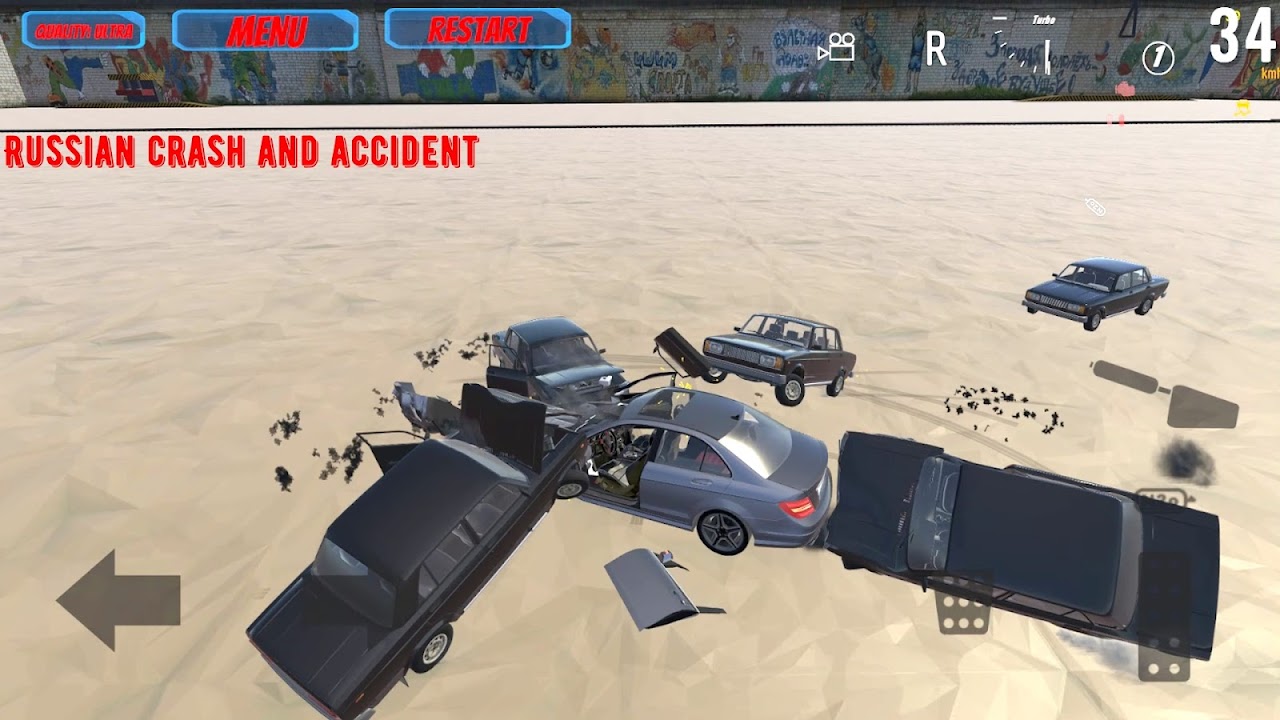Open the red MENU button
Screen dimensions: 1280x720
(x=265, y=31)
